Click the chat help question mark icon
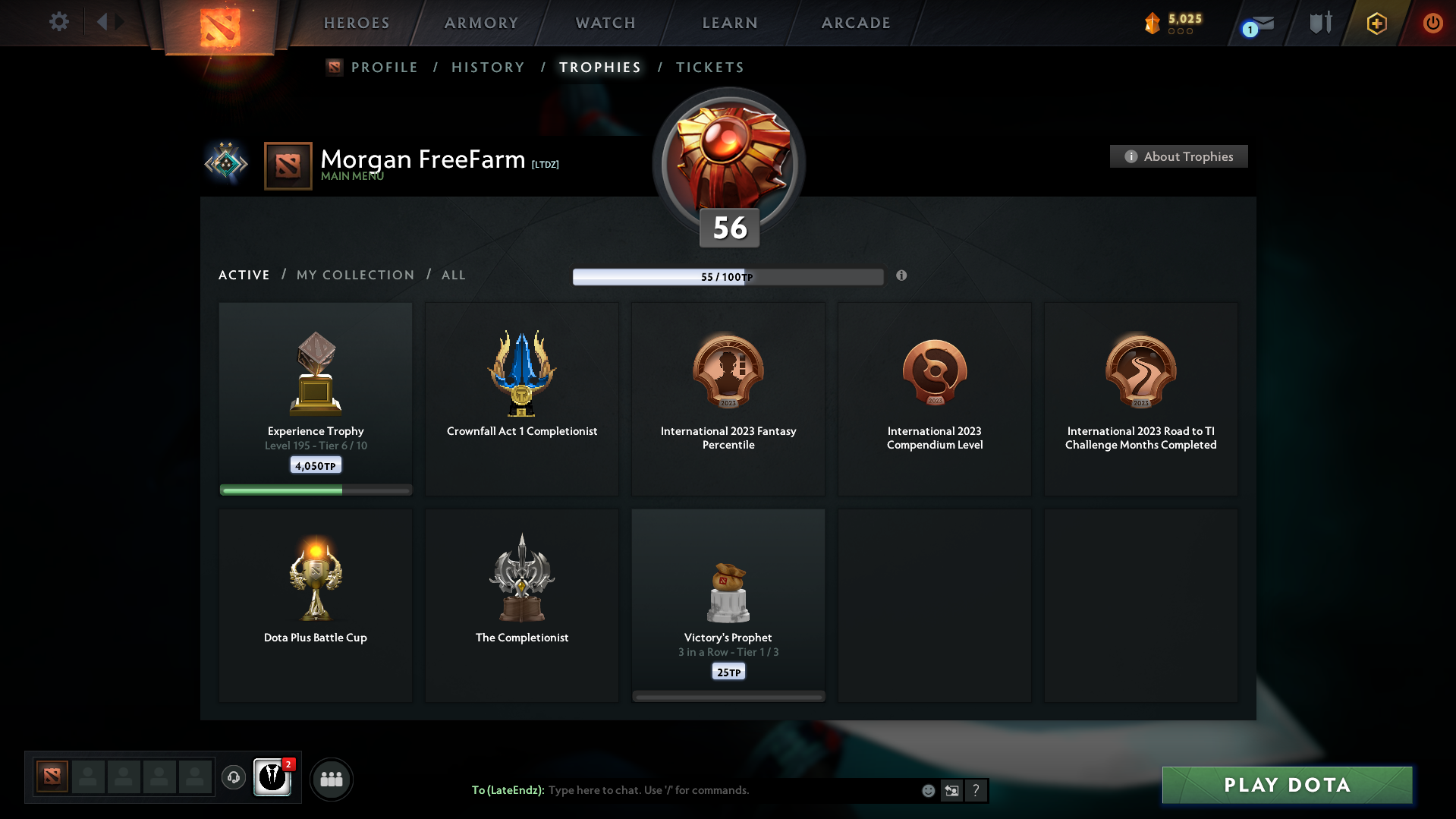The height and width of the screenshot is (819, 1456). (x=976, y=790)
